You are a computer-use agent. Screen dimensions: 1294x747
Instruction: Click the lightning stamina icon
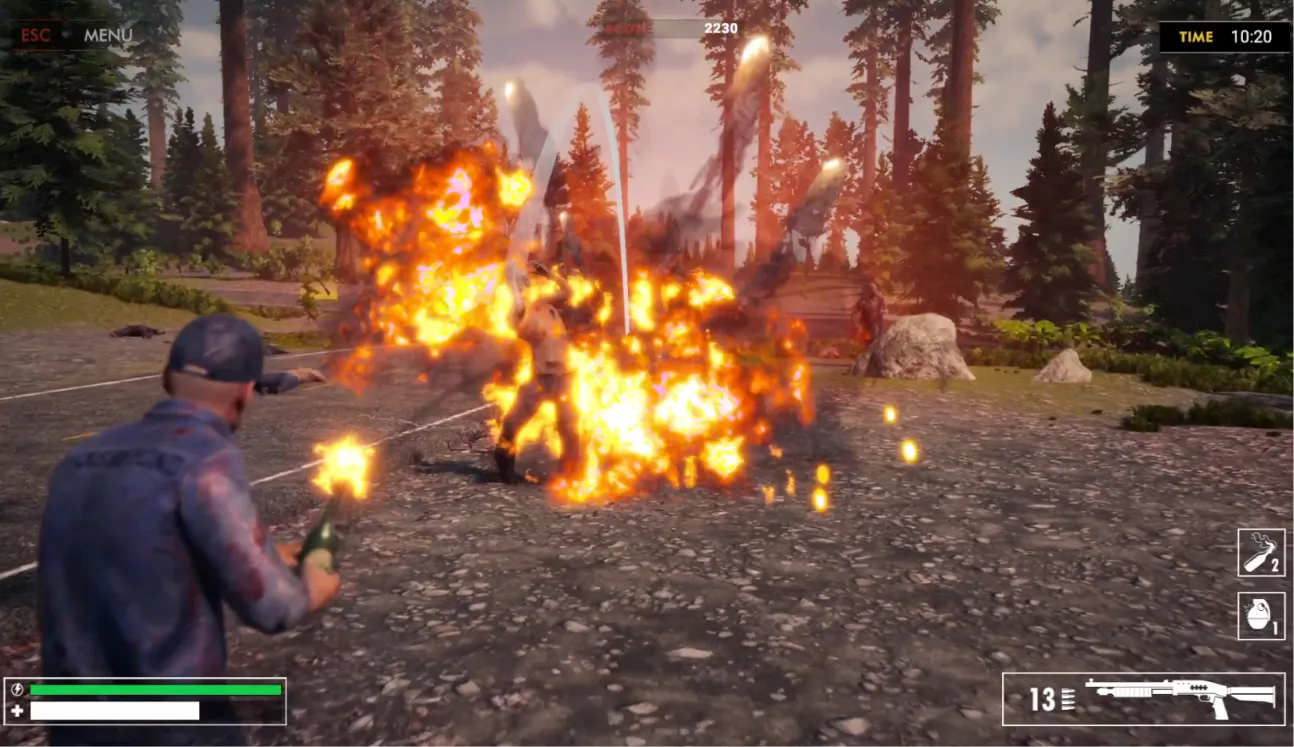click(16, 691)
